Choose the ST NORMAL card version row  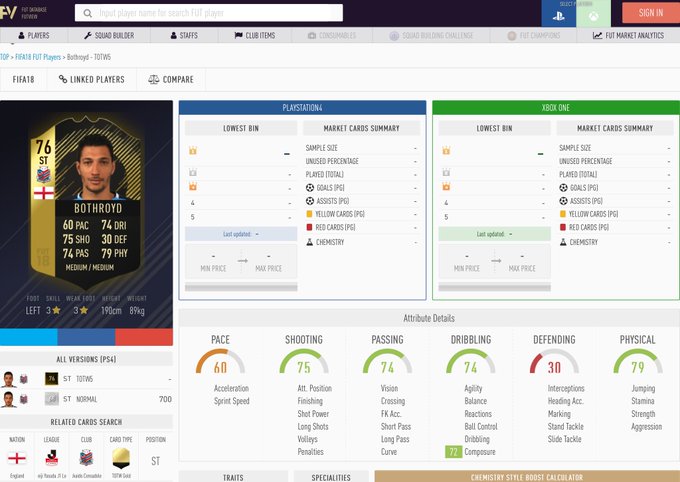(x=86, y=399)
